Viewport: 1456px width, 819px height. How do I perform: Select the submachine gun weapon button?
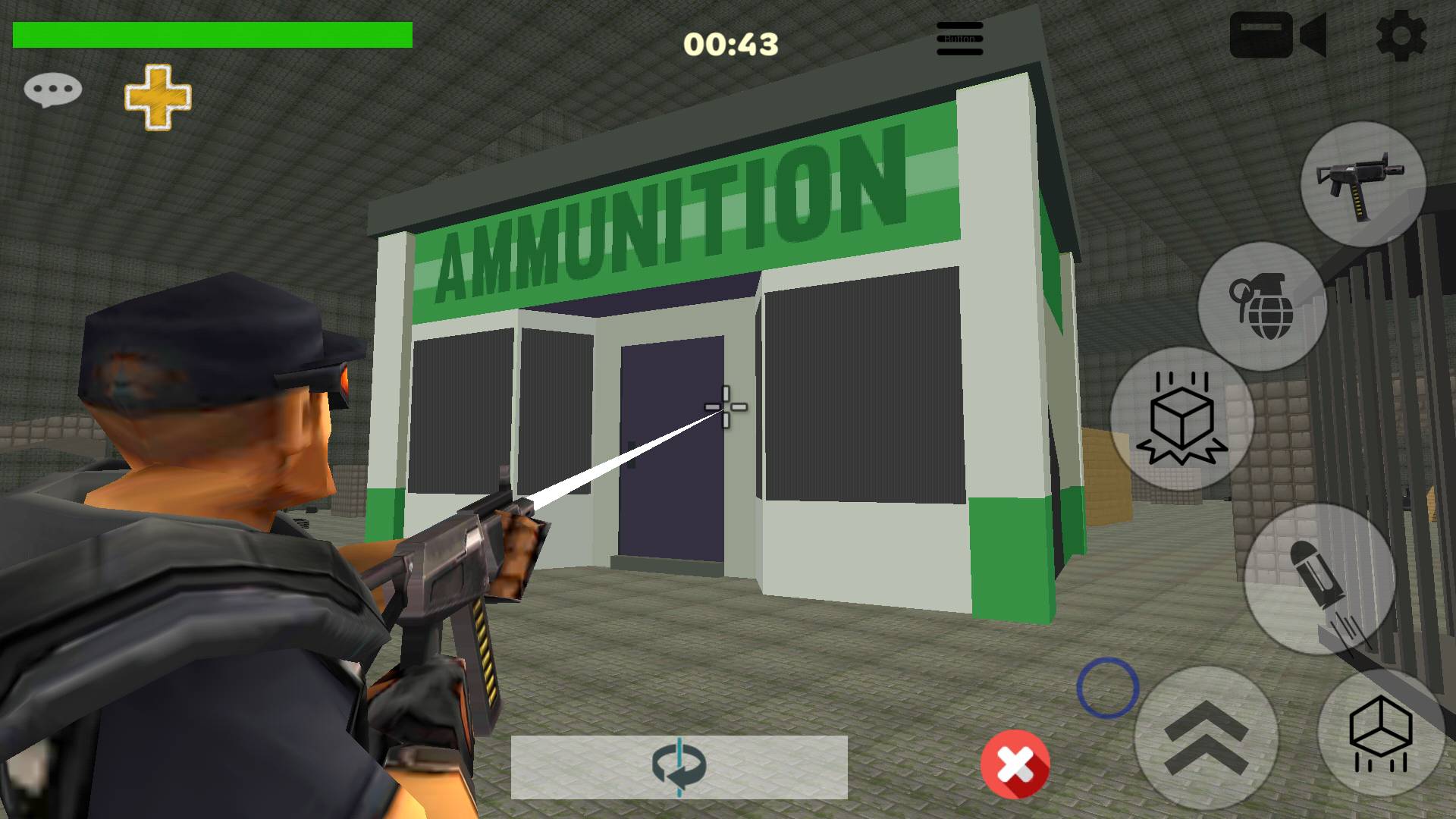1363,184
